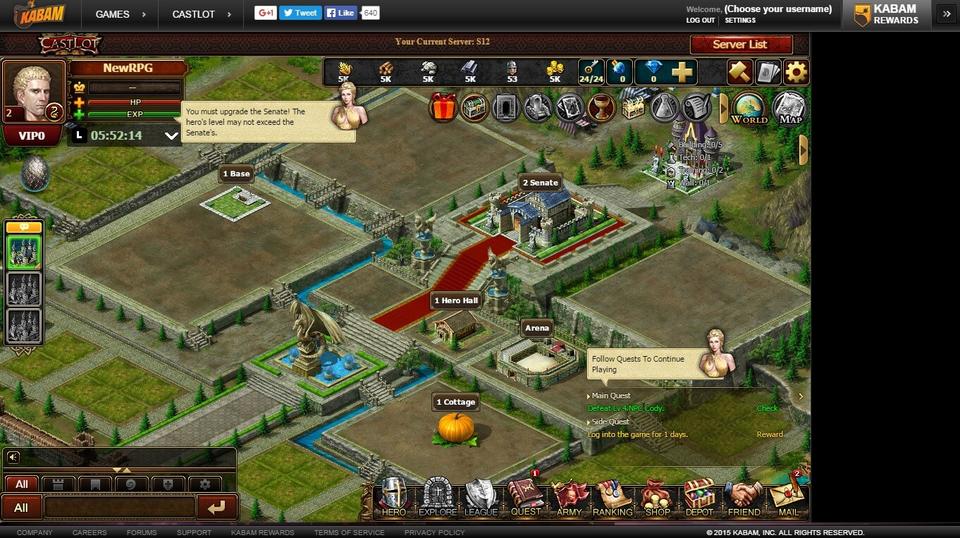Open the Friend list
The width and height of the screenshot is (960, 538).
[743, 498]
